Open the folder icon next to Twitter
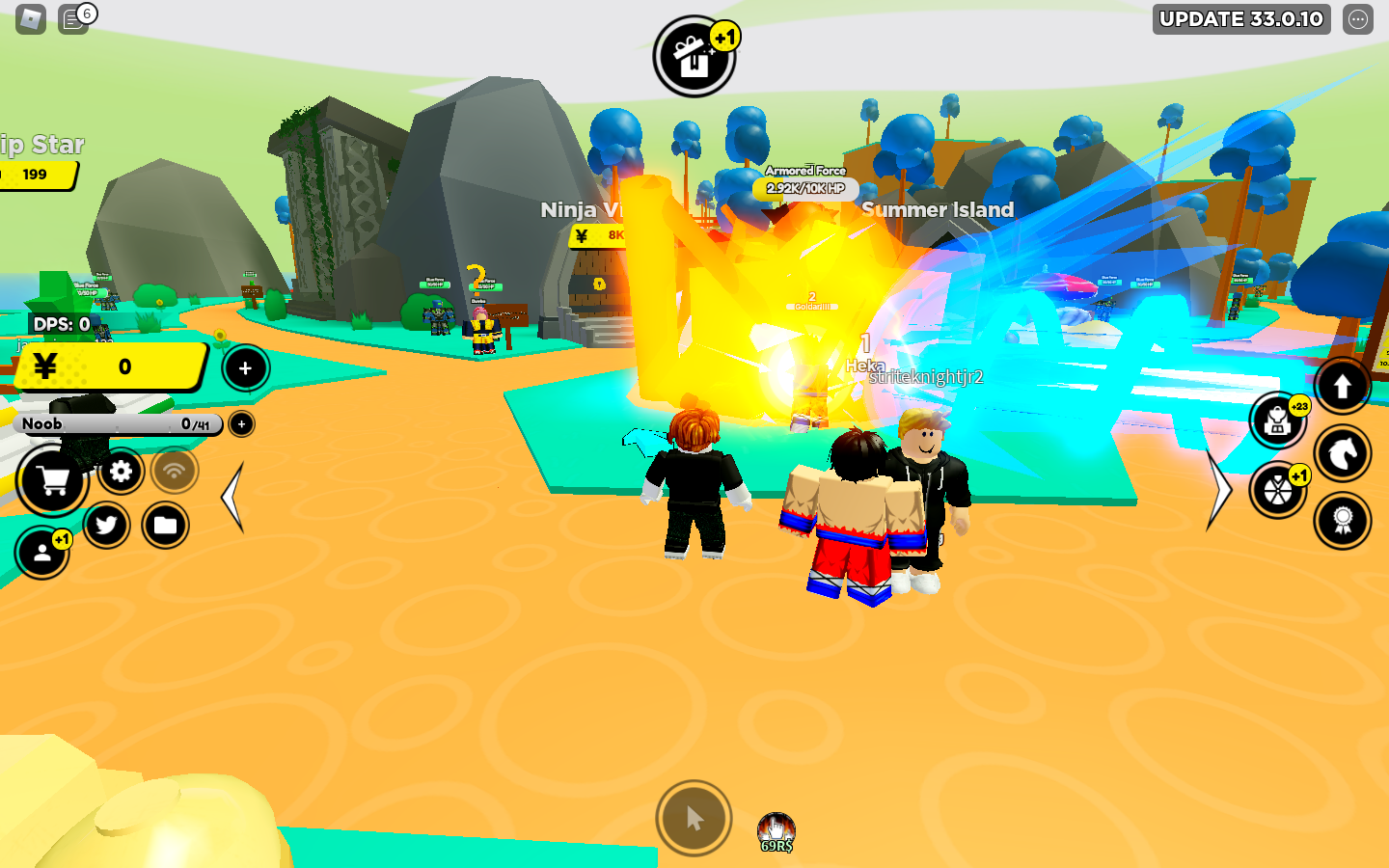Image resolution: width=1389 pixels, height=868 pixels. tap(165, 526)
